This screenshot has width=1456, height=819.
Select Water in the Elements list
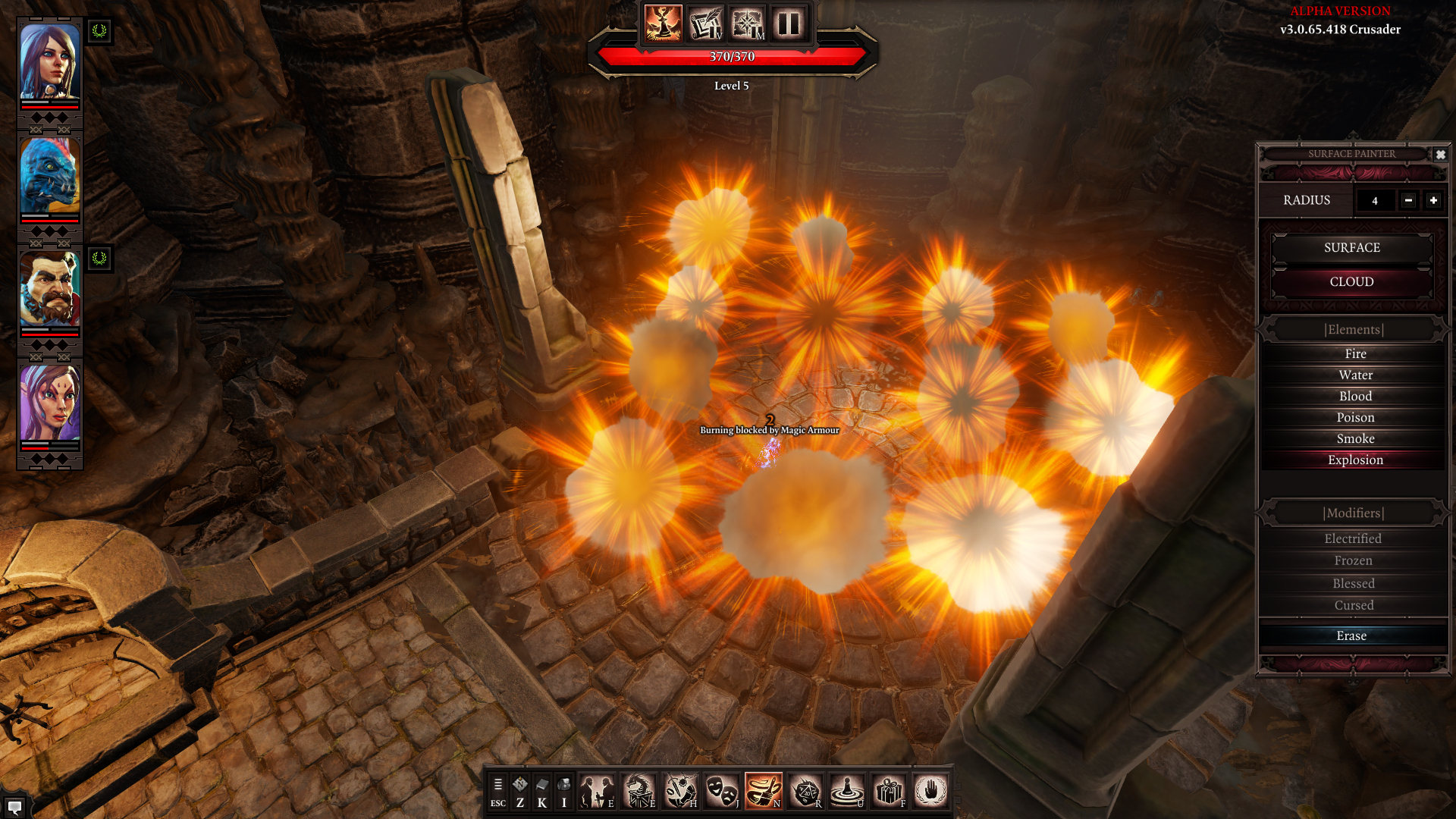(x=1355, y=375)
